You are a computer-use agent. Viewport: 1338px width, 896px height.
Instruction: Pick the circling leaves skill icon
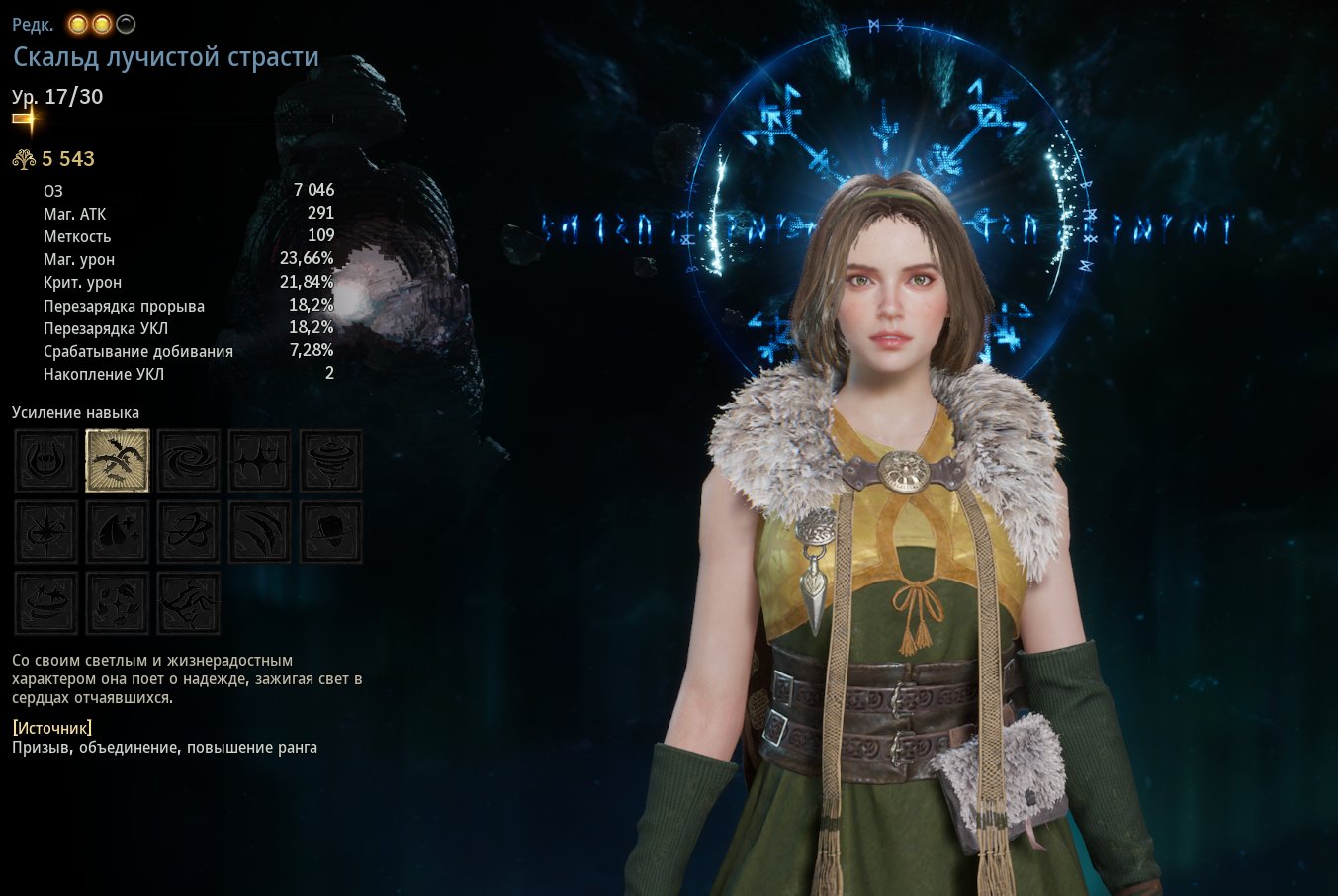point(118,603)
